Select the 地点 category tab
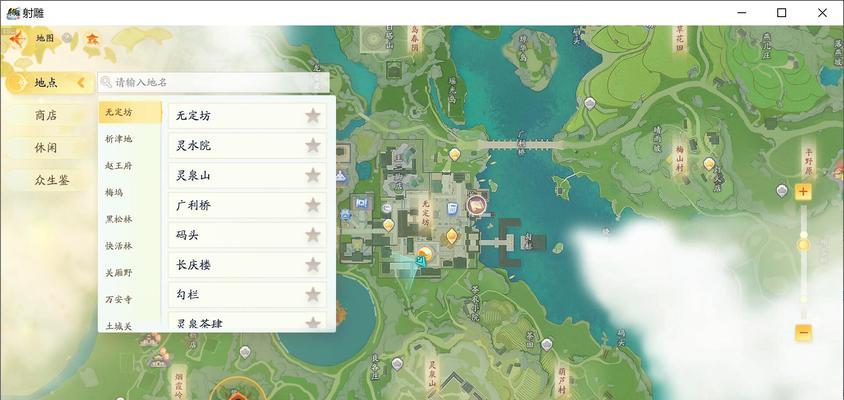 tap(46, 83)
